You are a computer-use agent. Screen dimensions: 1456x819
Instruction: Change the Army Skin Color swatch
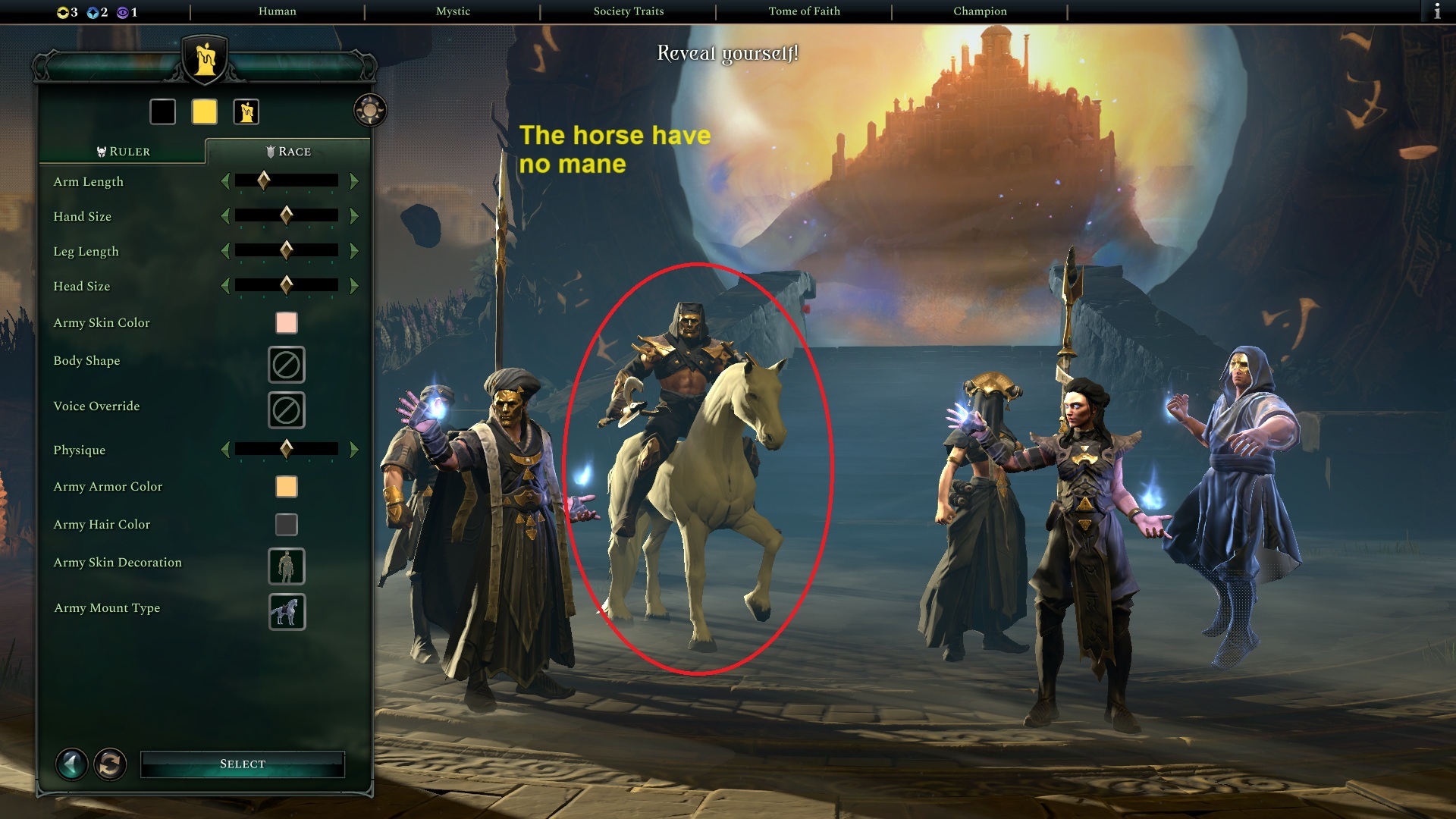click(286, 322)
